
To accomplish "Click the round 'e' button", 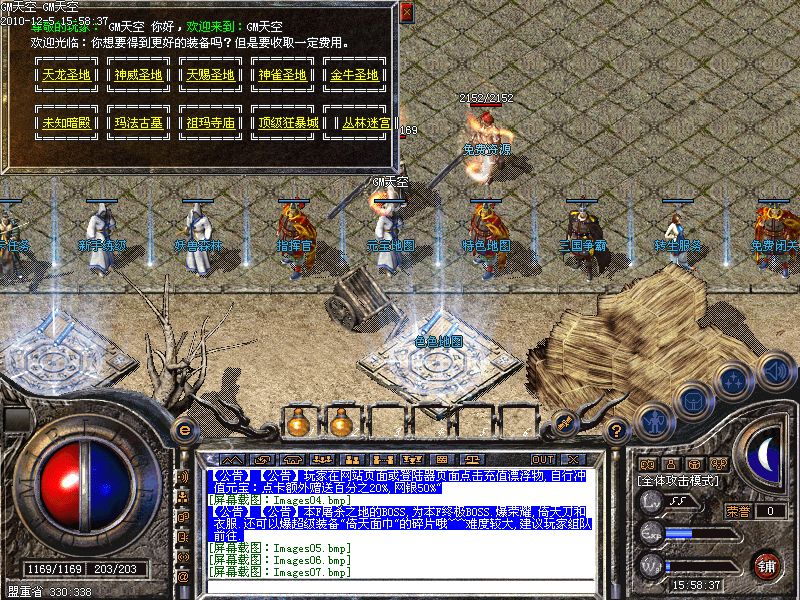I will (x=183, y=430).
